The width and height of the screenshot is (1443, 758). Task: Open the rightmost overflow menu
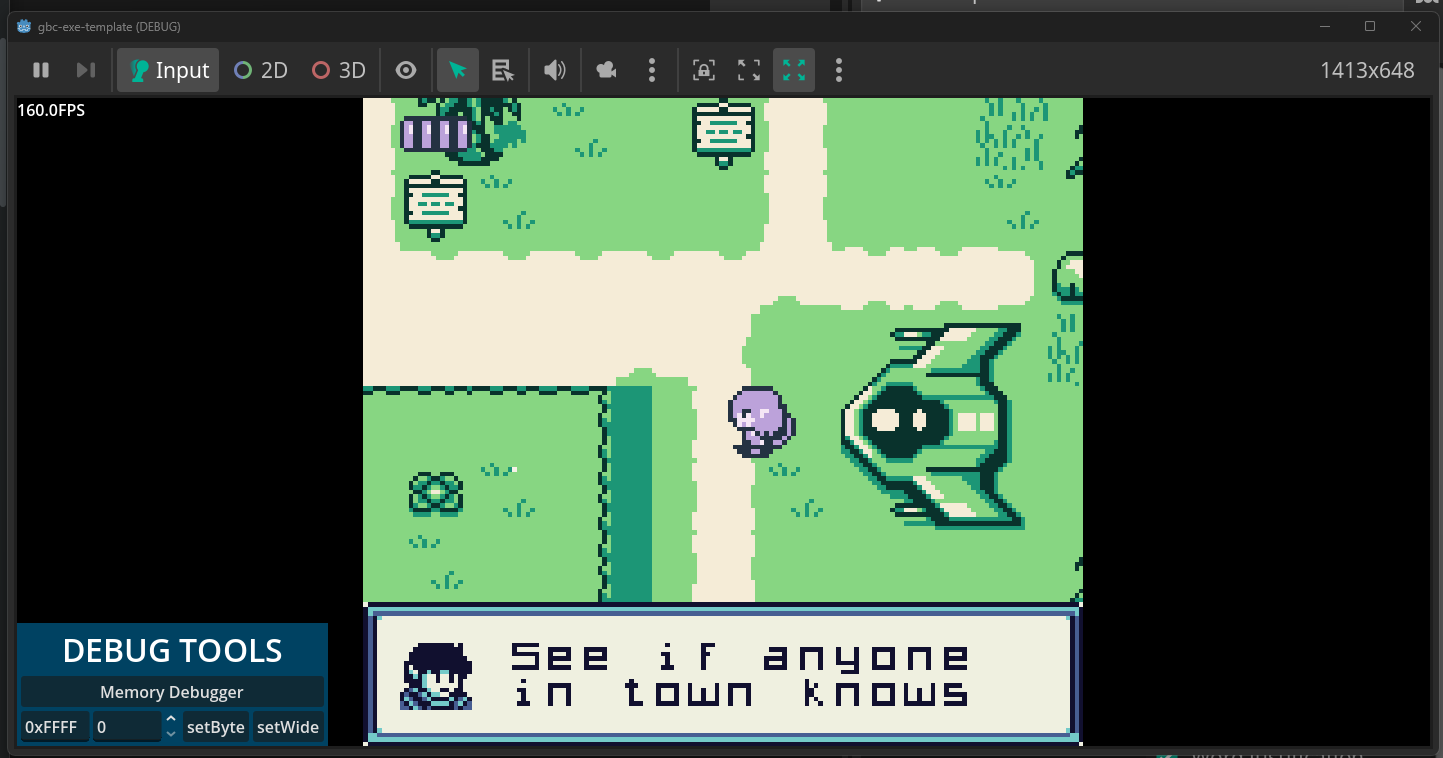(x=838, y=70)
